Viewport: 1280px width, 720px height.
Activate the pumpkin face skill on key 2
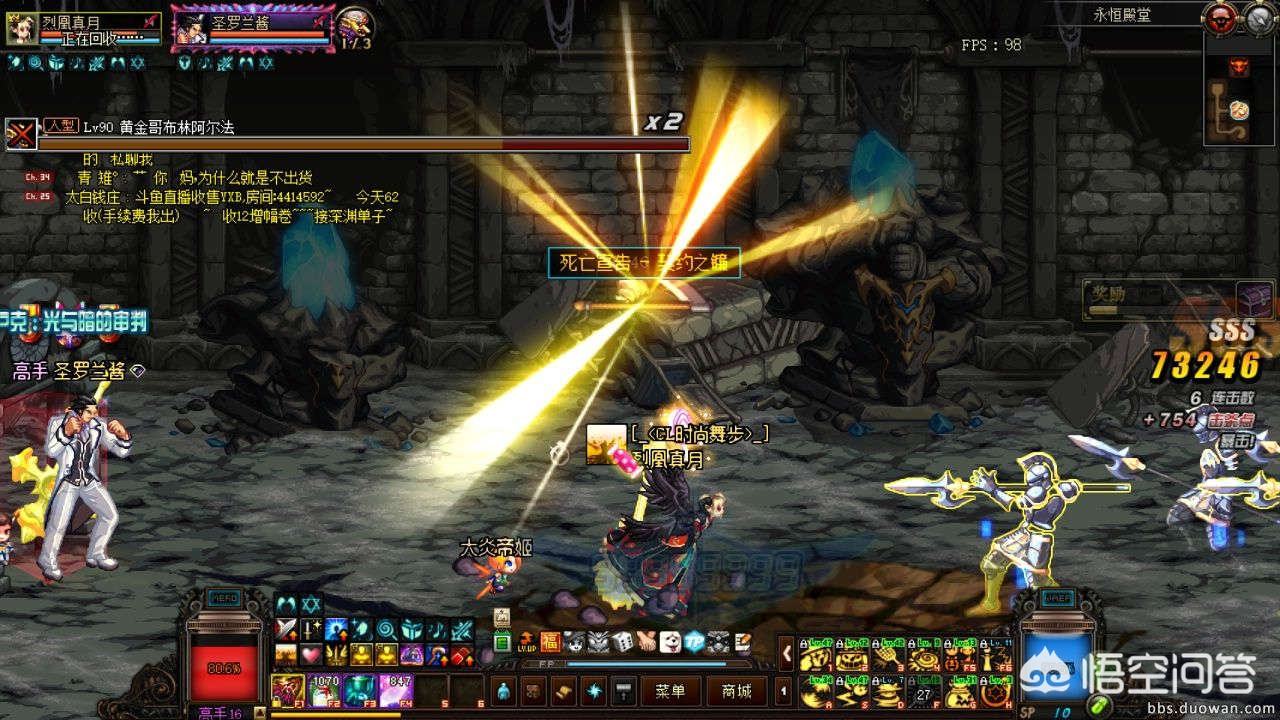(853, 658)
